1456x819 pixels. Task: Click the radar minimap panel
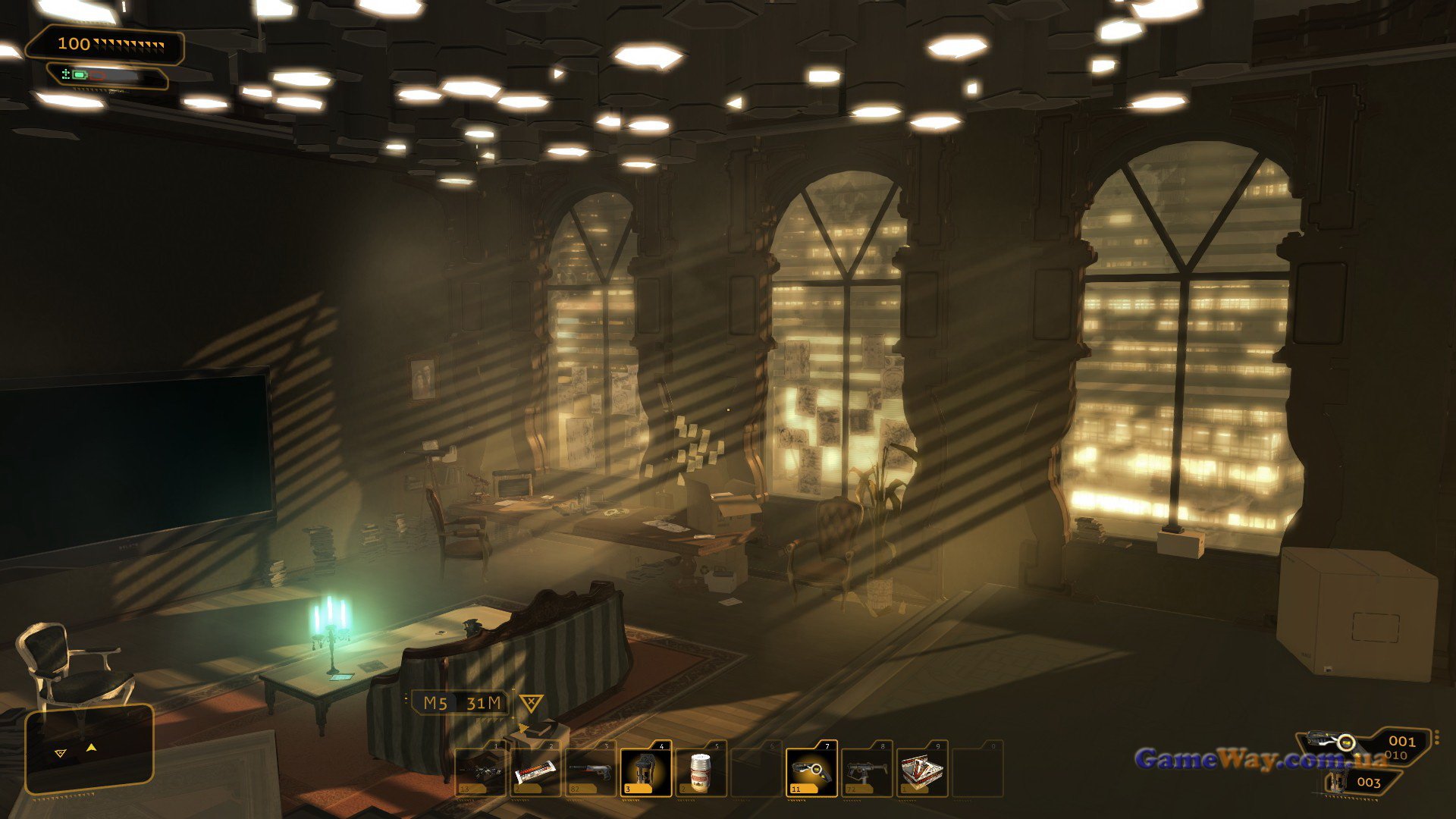tap(89, 749)
